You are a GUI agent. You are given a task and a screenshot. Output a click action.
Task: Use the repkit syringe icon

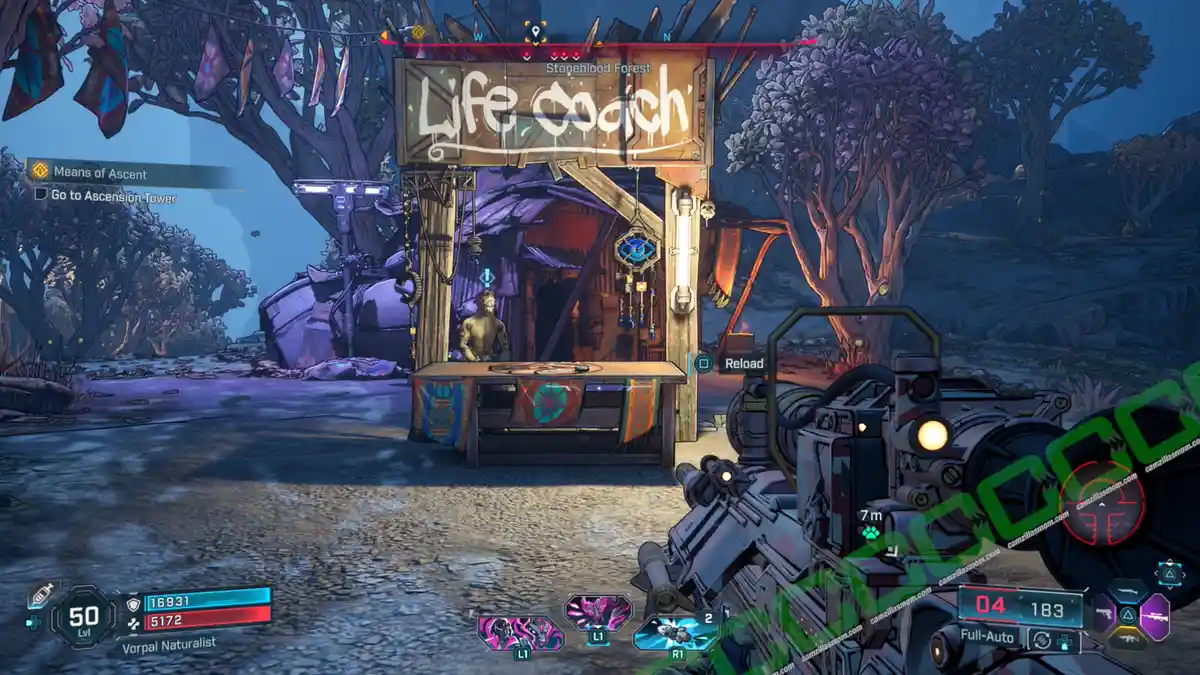(x=40, y=597)
